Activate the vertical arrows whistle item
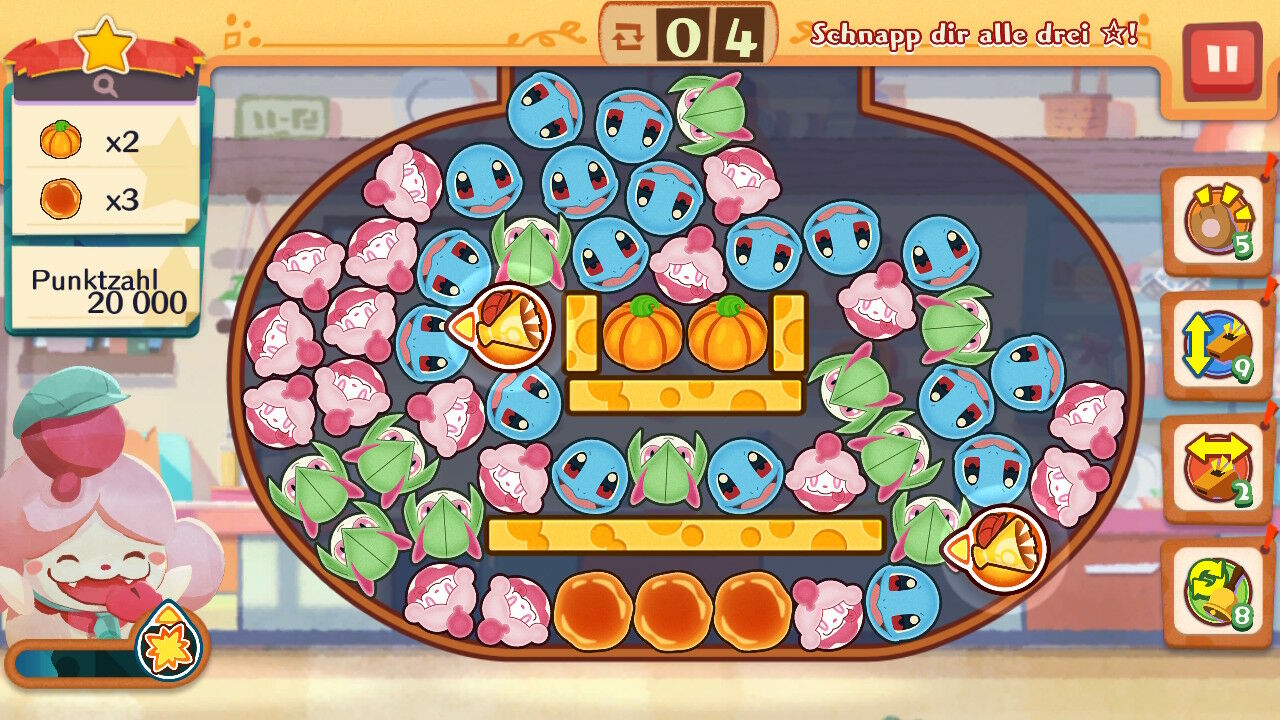Image resolution: width=1280 pixels, height=720 pixels. (x=1216, y=346)
